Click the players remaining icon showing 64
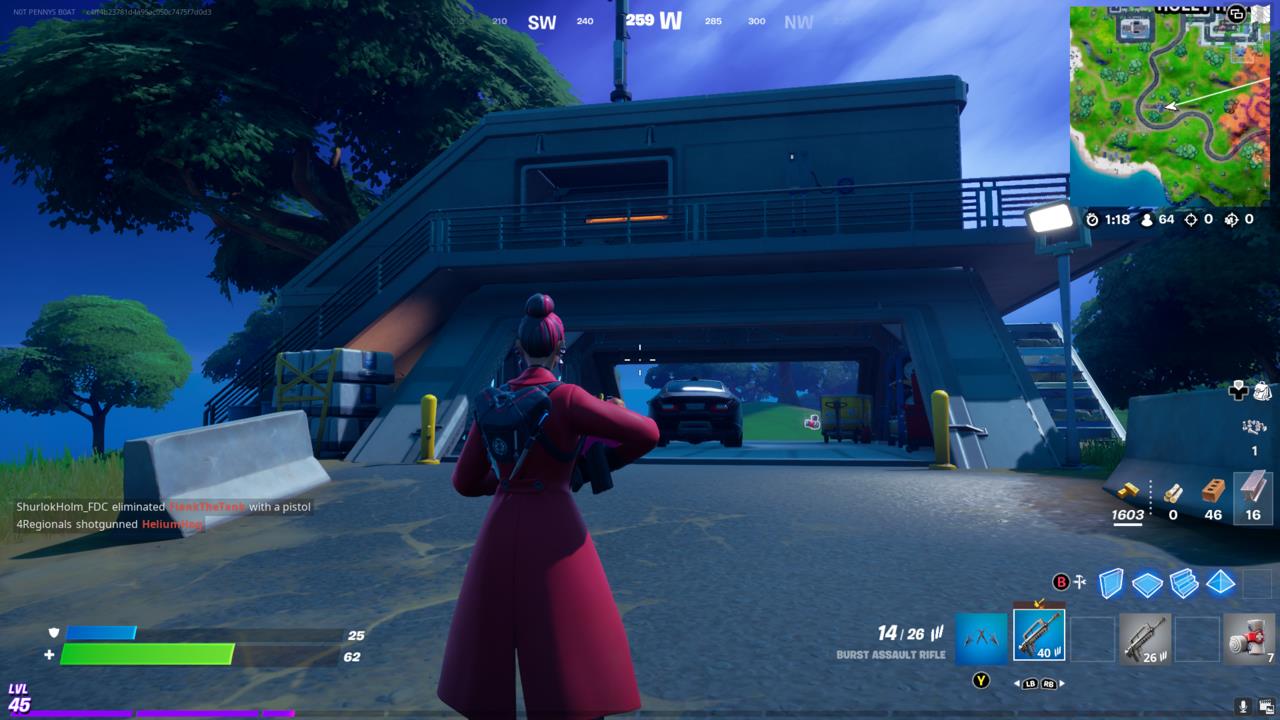The height and width of the screenshot is (720, 1280). coord(1147,220)
